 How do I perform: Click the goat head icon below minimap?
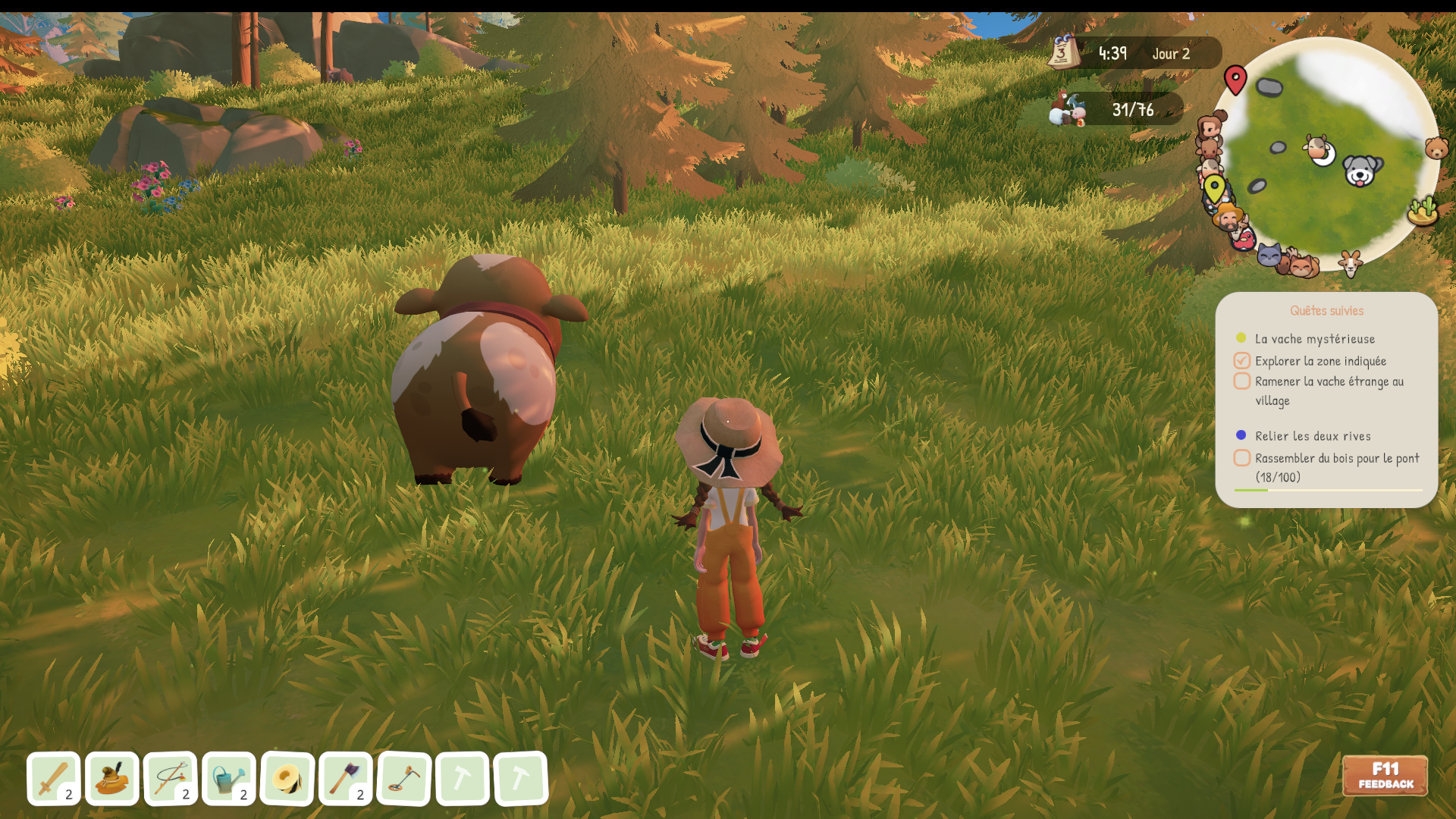click(x=1350, y=263)
